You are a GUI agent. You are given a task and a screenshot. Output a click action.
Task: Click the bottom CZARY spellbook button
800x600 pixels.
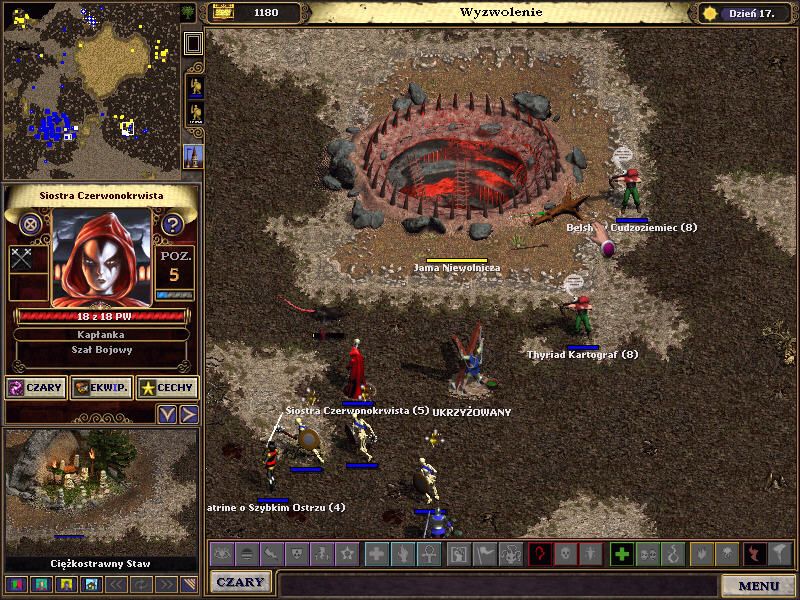(x=240, y=582)
